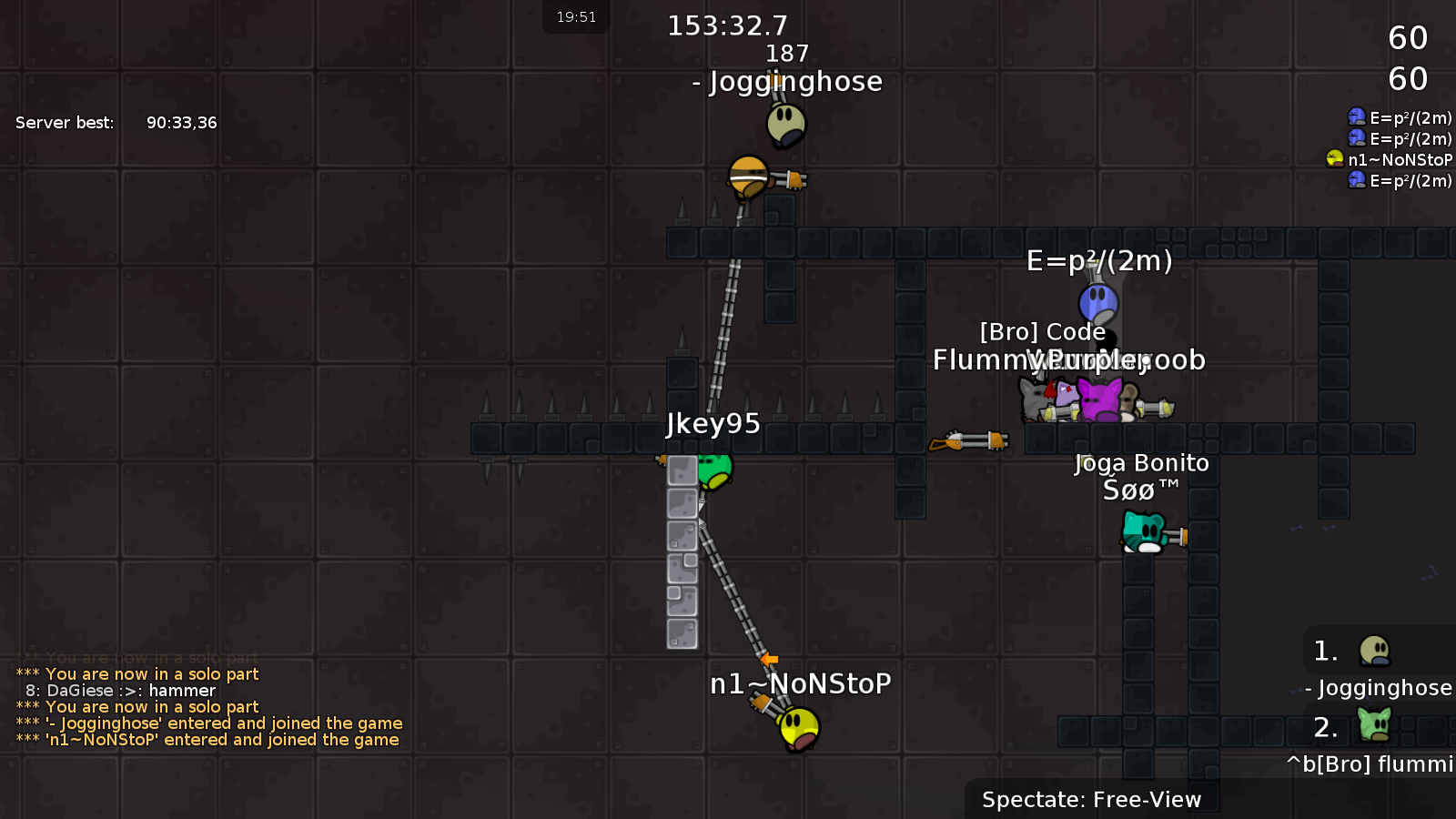The width and height of the screenshot is (1456, 819).
Task: Click the purple Purpley tee on the platform
Action: 1098,399
